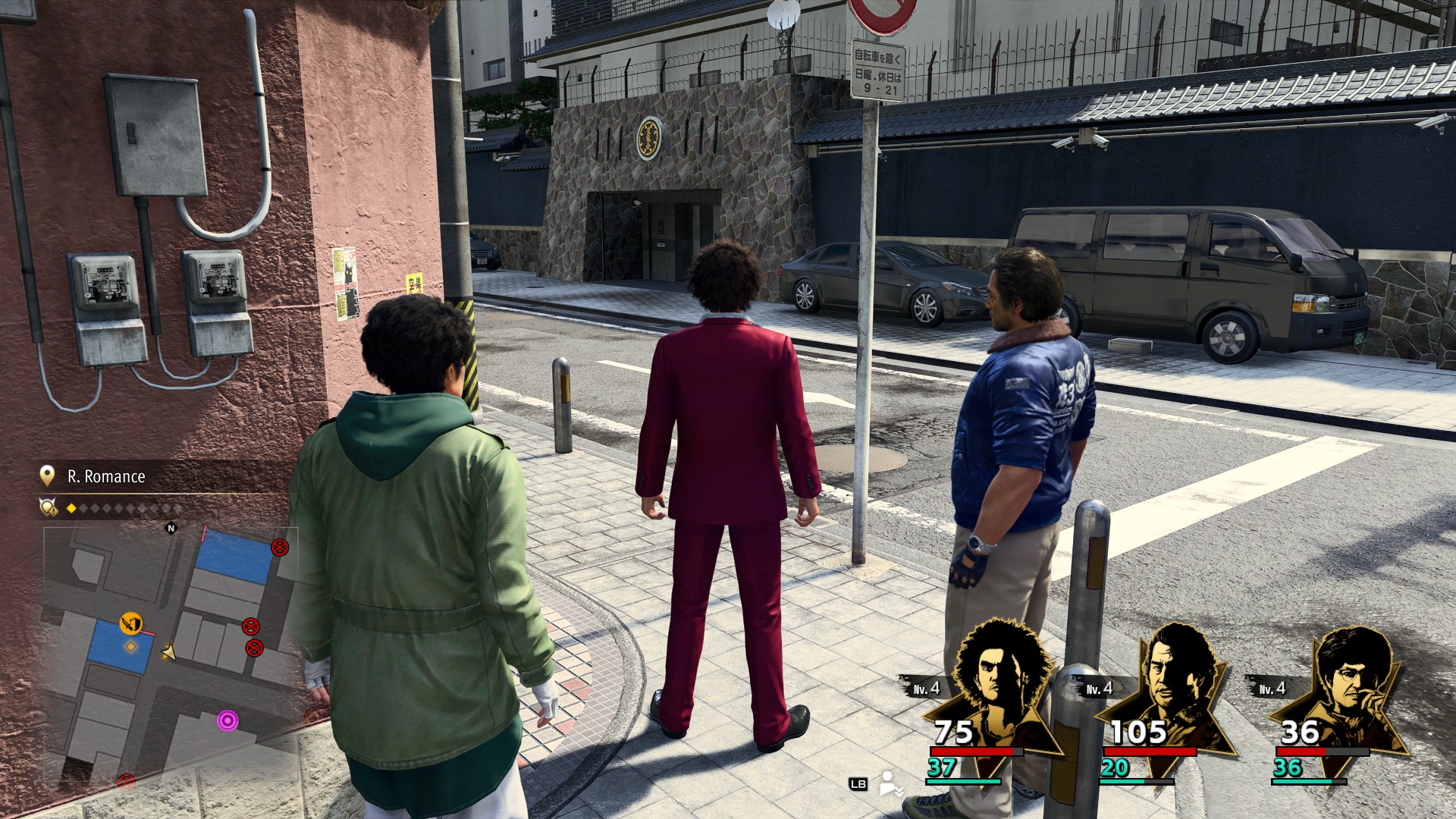Screen dimensions: 1456x819
Task: Click the red crossed marker beside the top blue building
Action: [280, 547]
